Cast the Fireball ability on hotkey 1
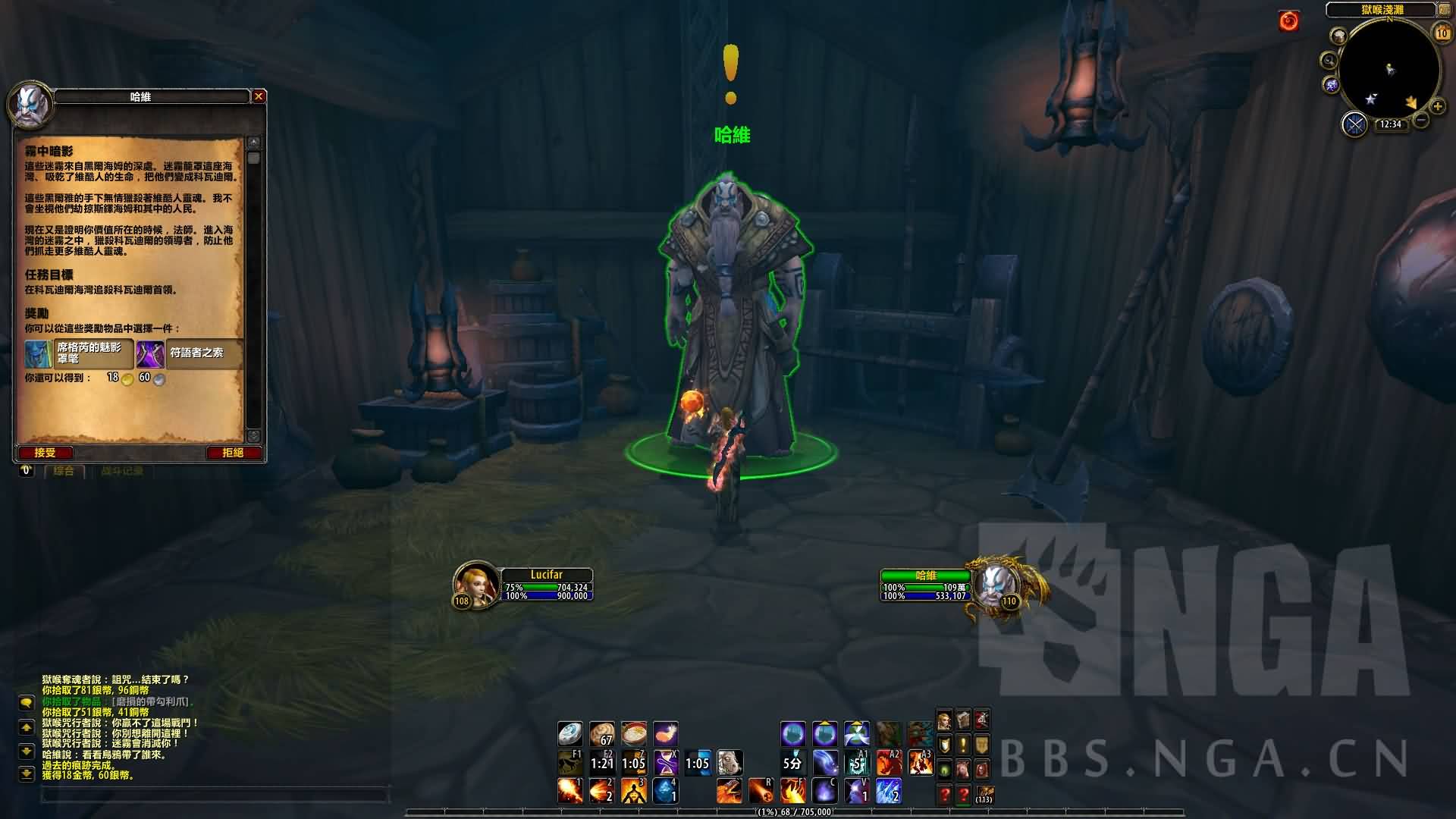The width and height of the screenshot is (1456, 819). [x=570, y=791]
